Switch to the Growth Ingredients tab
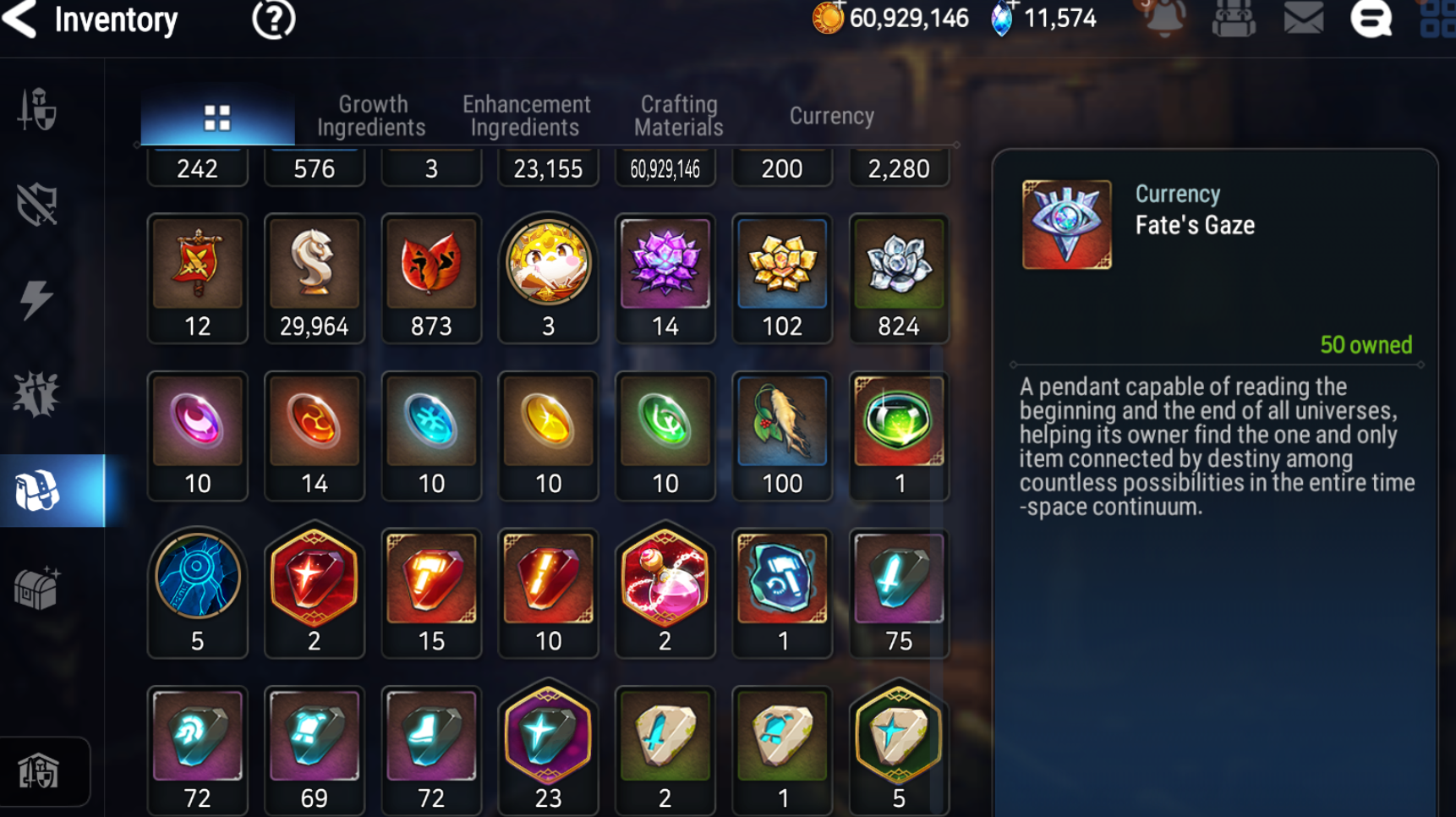Screen dimensions: 1456x817 (x=372, y=116)
